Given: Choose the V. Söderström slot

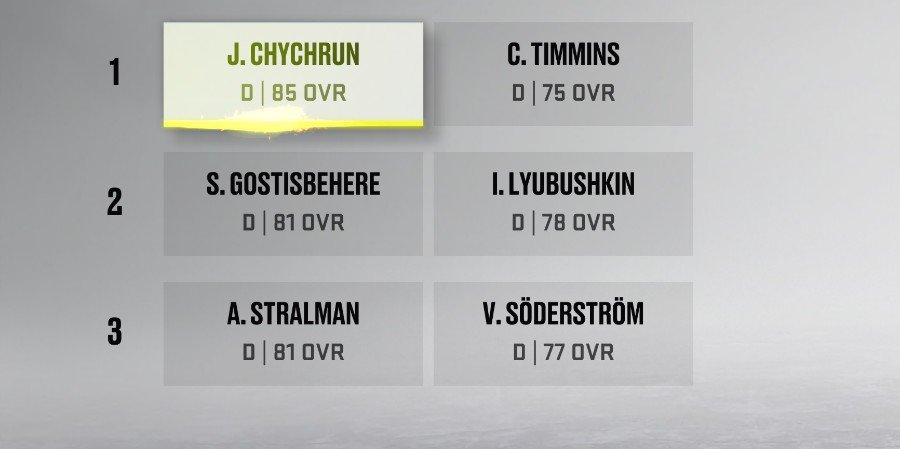Looking at the screenshot, I should click(x=563, y=333).
